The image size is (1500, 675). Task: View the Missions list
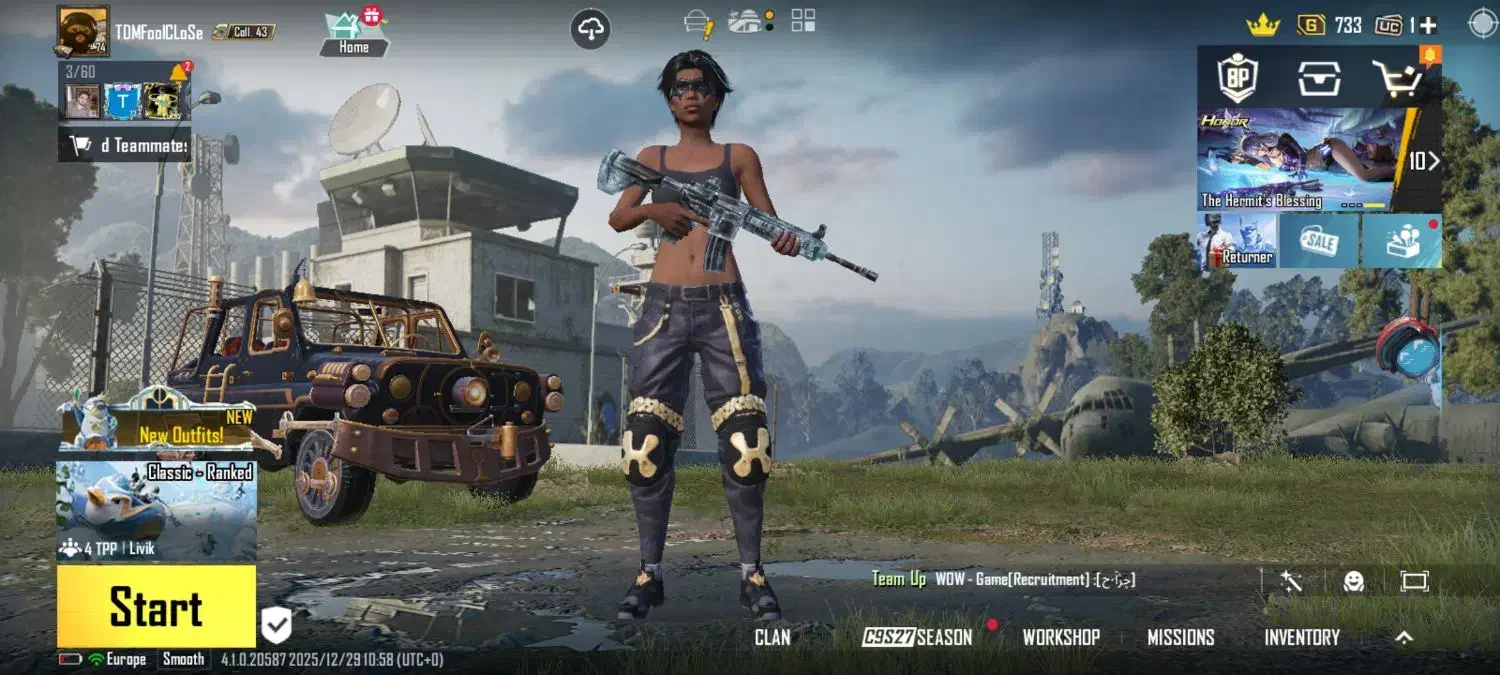pos(1180,638)
